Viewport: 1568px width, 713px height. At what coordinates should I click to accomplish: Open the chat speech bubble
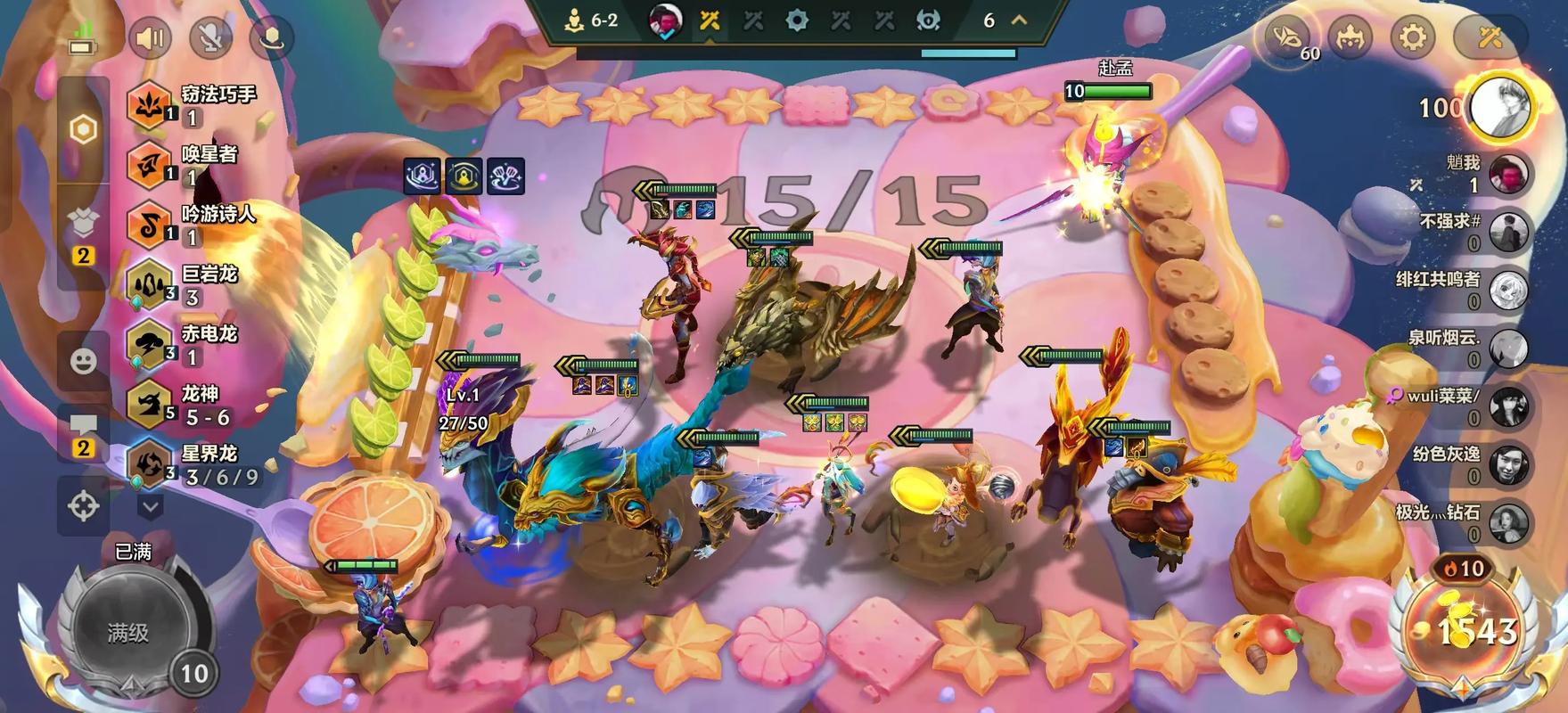(84, 433)
